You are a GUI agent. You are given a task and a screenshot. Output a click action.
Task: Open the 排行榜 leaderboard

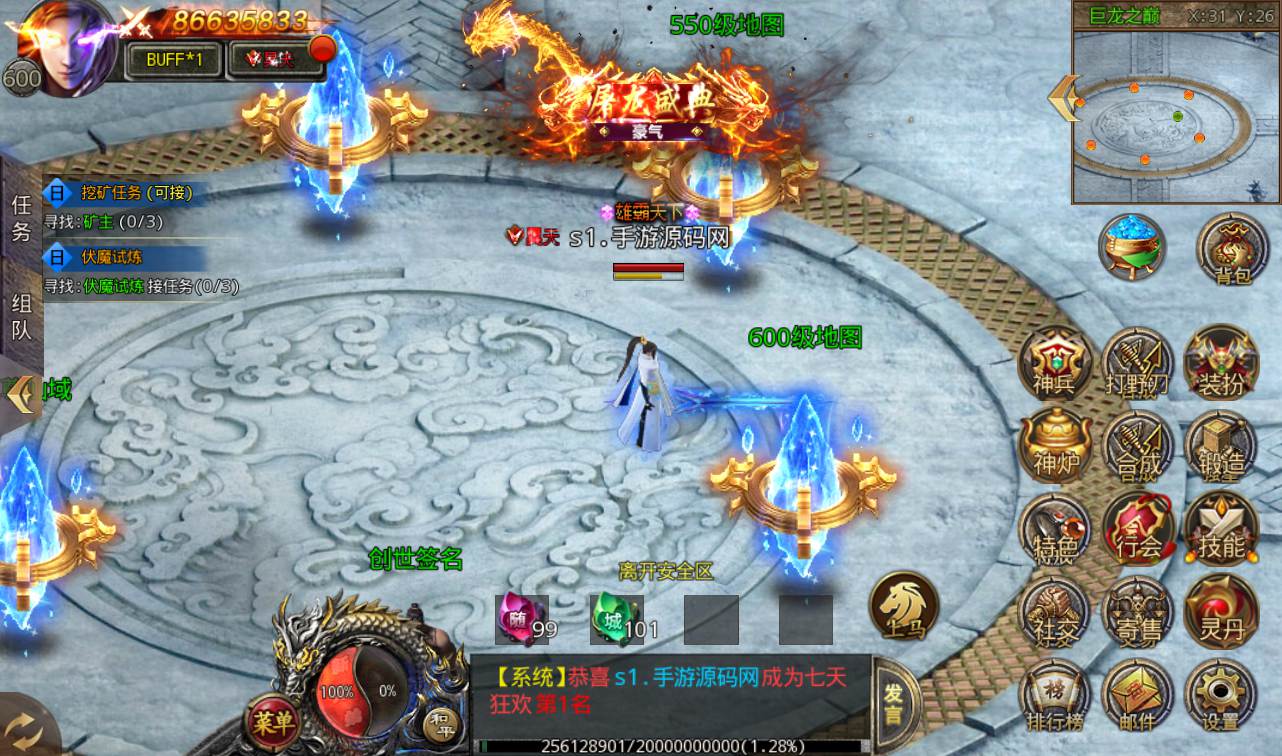(1055, 695)
